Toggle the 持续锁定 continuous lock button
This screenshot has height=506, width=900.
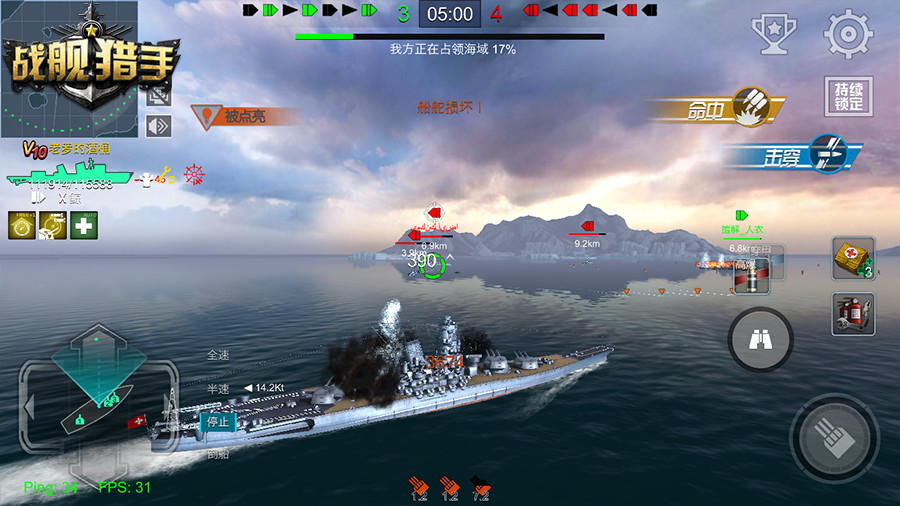click(x=848, y=97)
